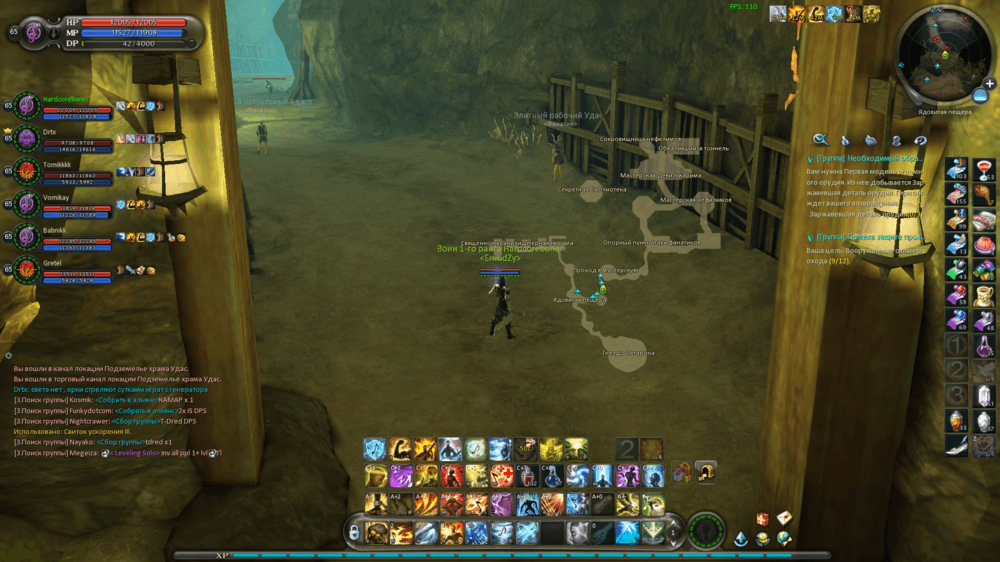The image size is (1000, 562).
Task: Select party member Drtx's frame
Action: click(27, 137)
